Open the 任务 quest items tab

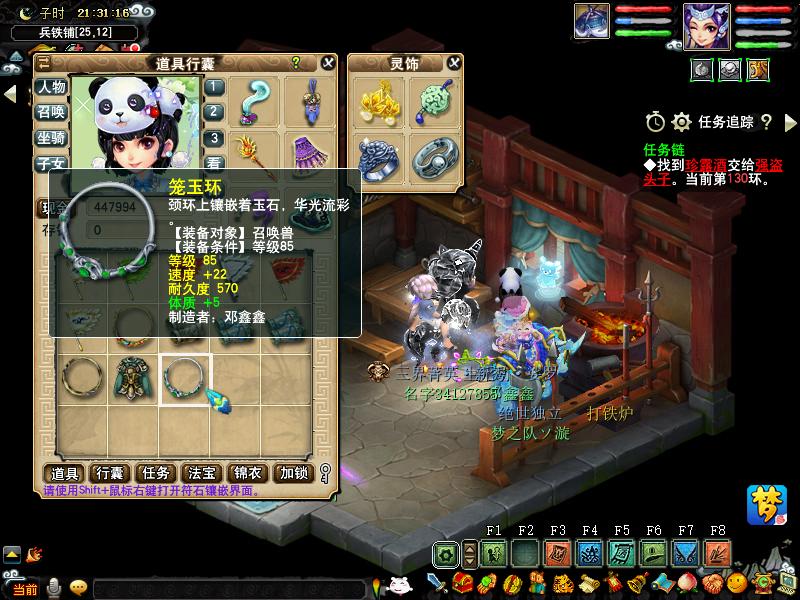tap(156, 473)
